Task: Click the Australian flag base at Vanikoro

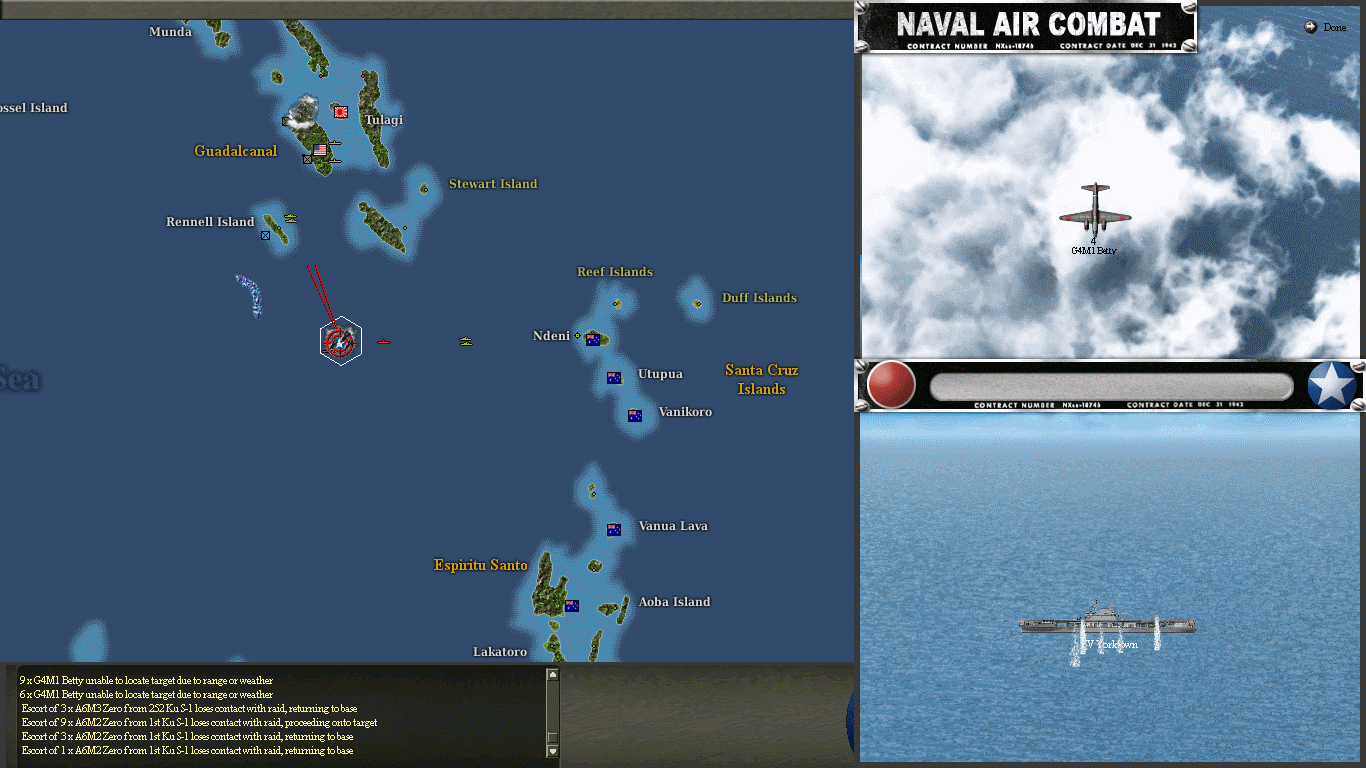Action: [633, 414]
